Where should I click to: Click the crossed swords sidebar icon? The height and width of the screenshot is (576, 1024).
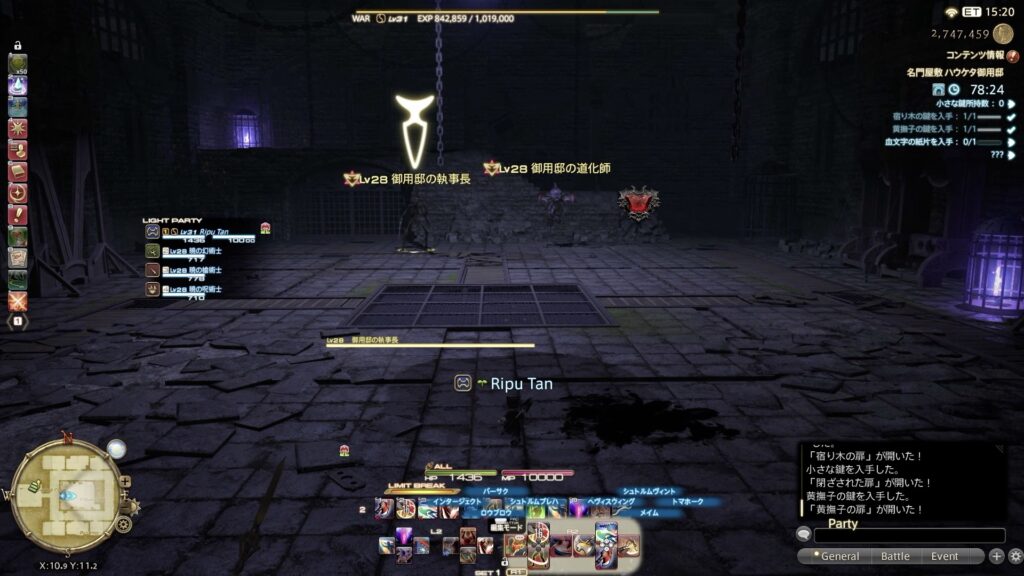click(18, 300)
